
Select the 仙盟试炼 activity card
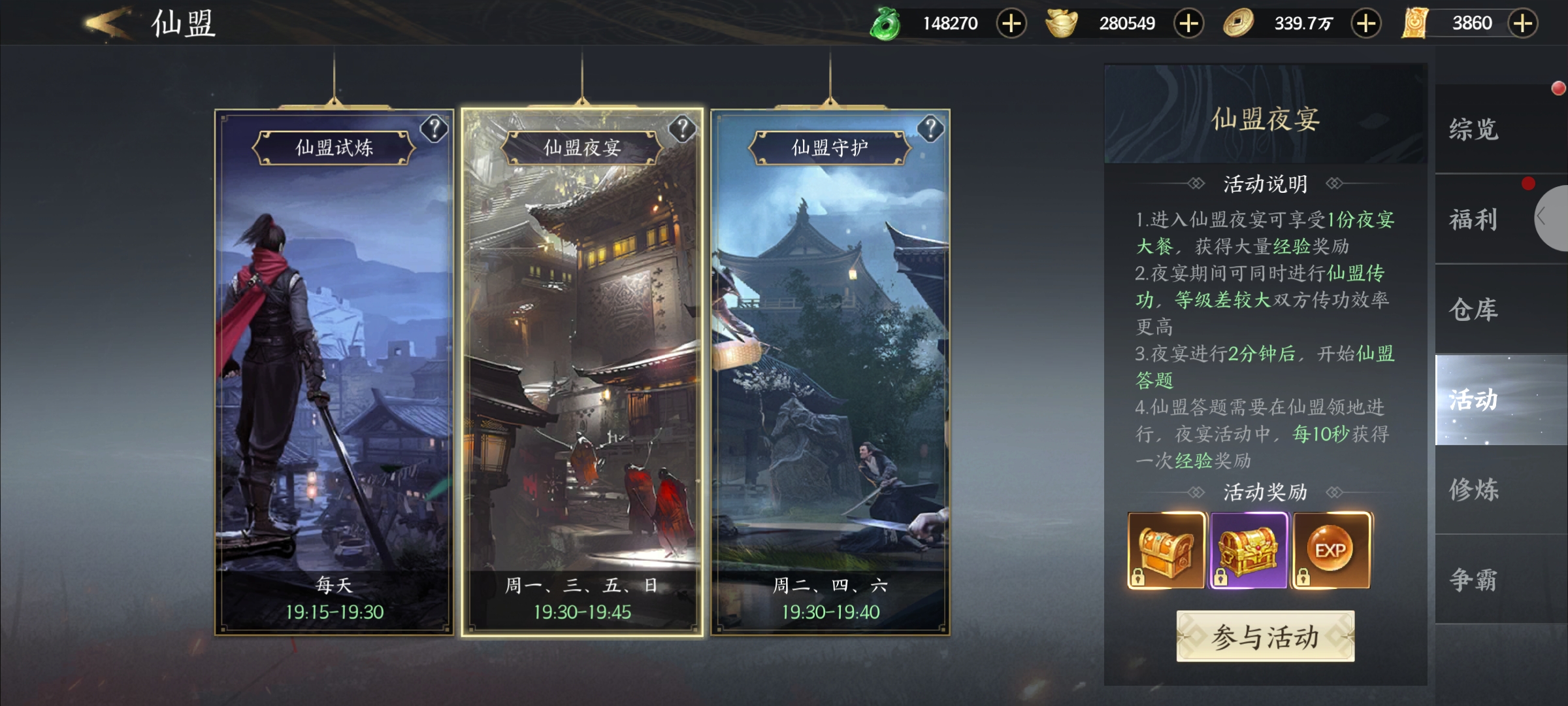[x=334, y=373]
